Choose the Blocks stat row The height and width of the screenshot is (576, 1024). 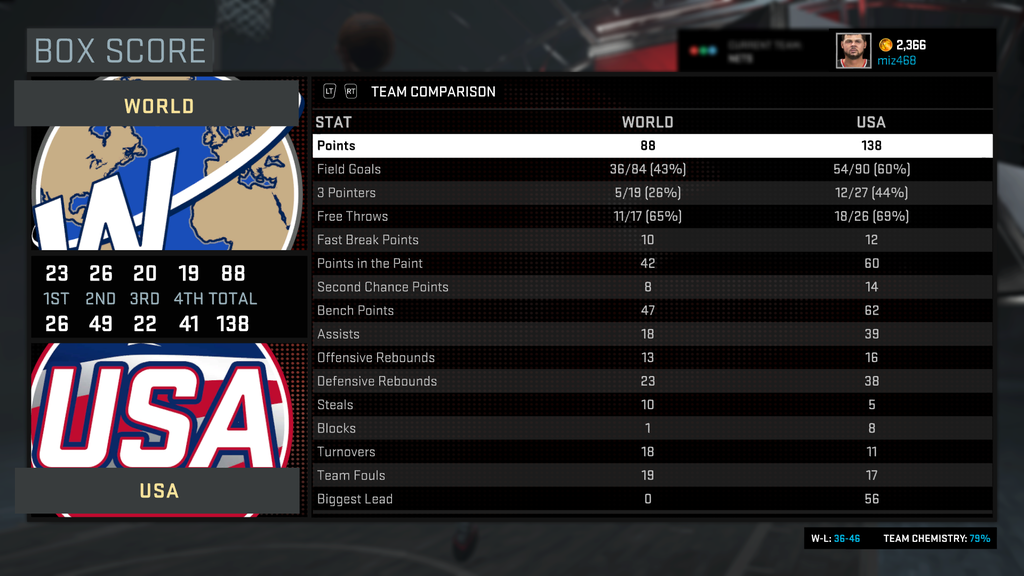(x=652, y=428)
